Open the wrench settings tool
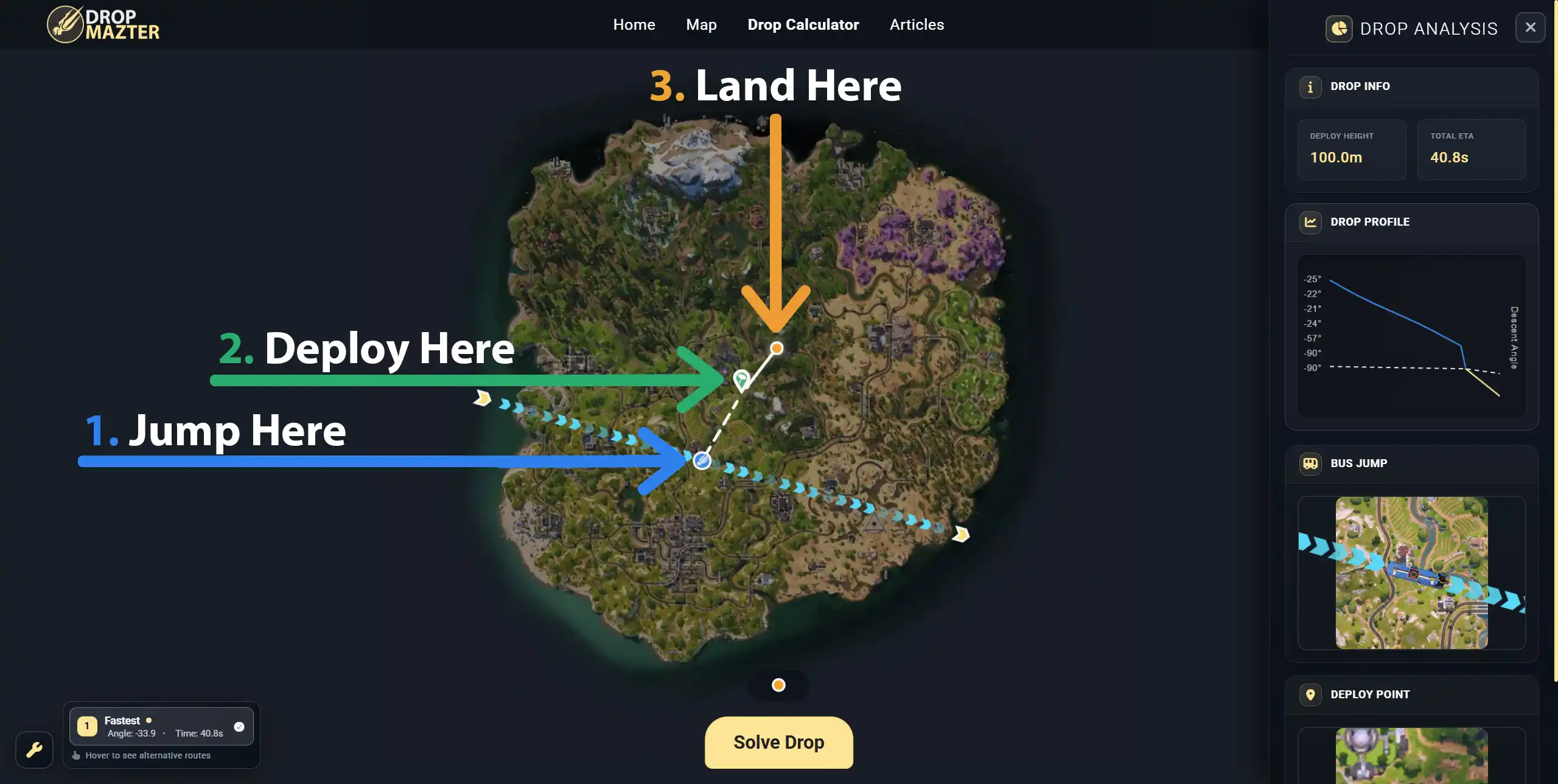The image size is (1558, 784). pos(33,750)
